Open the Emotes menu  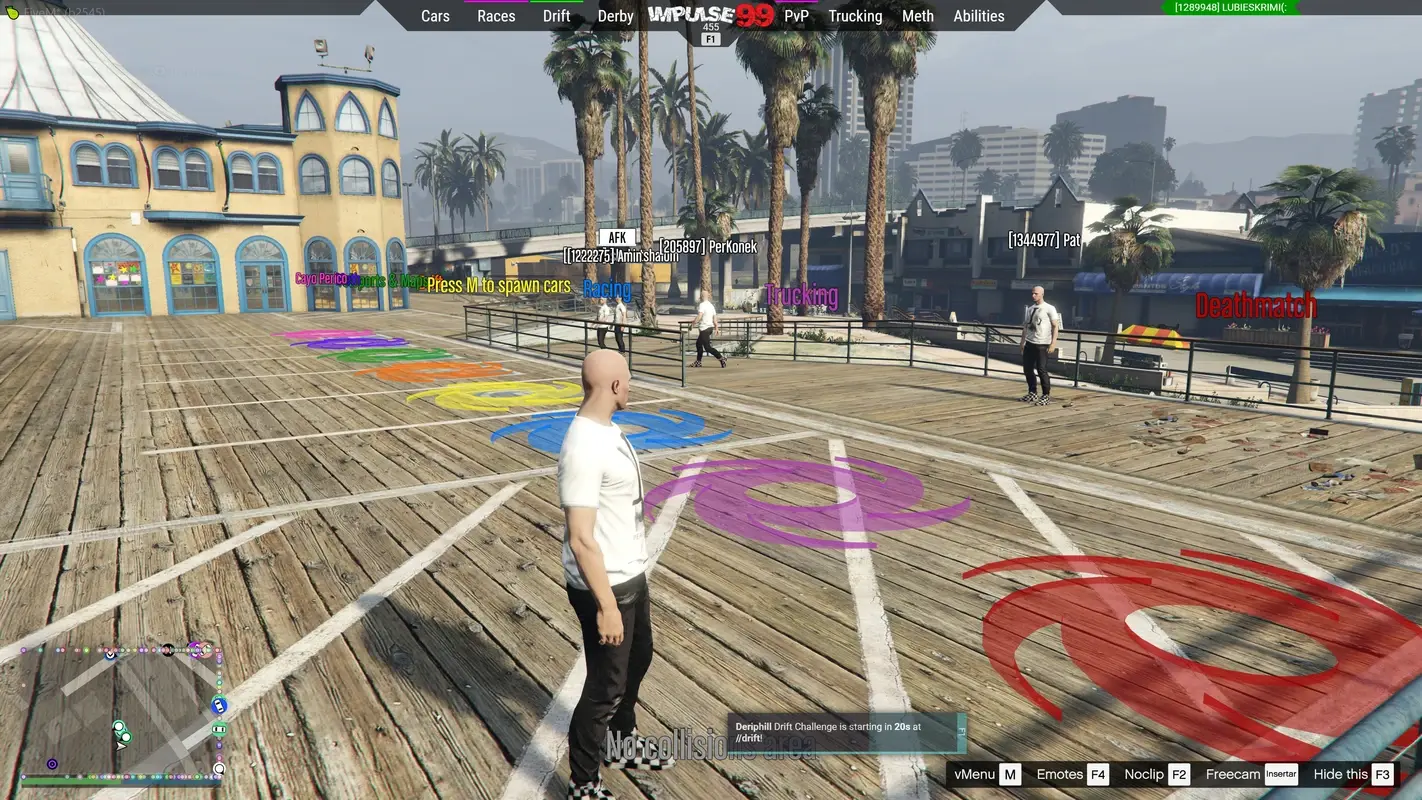click(x=1062, y=774)
